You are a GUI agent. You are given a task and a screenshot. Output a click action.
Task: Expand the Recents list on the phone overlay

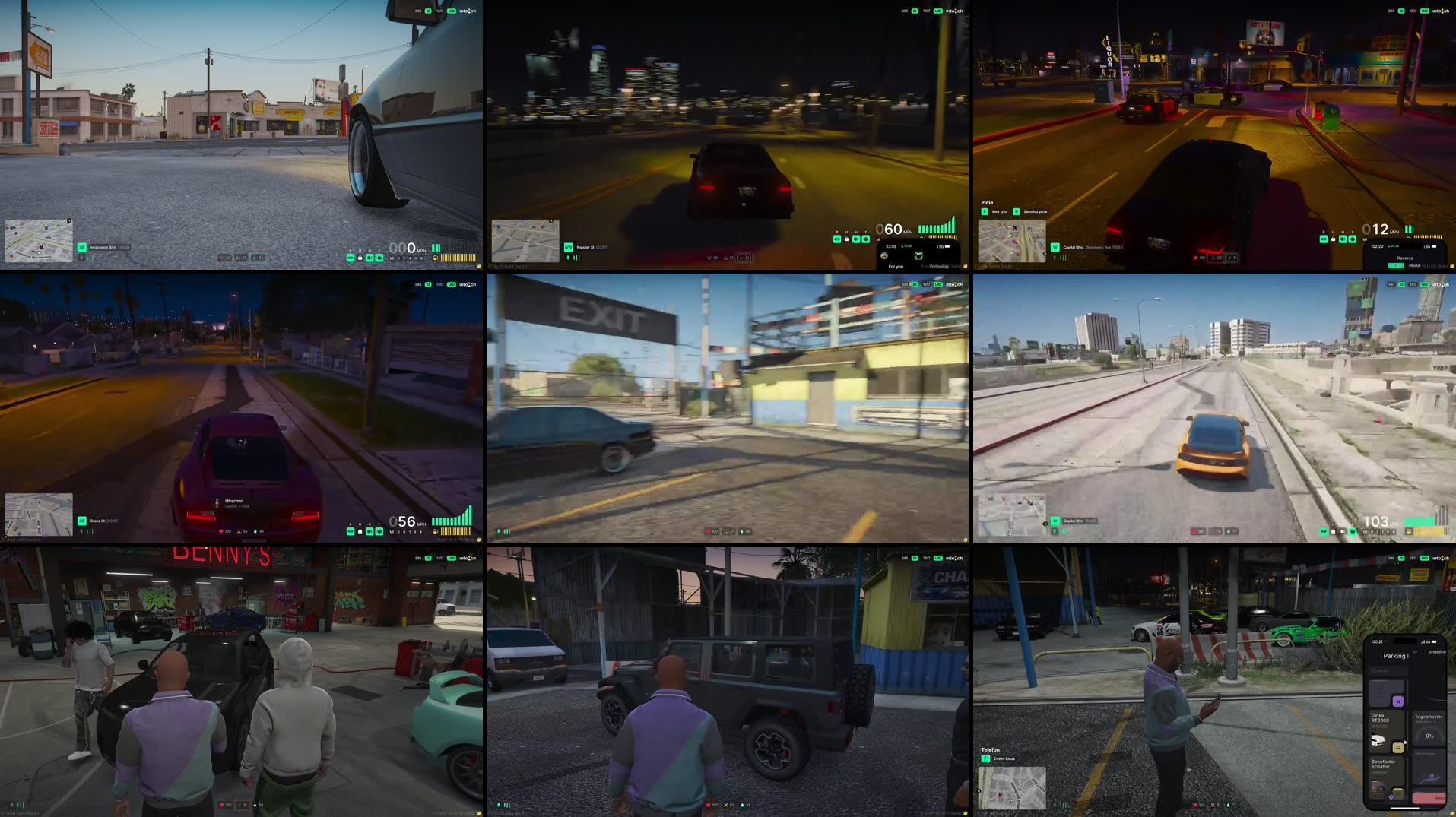pos(1406,258)
